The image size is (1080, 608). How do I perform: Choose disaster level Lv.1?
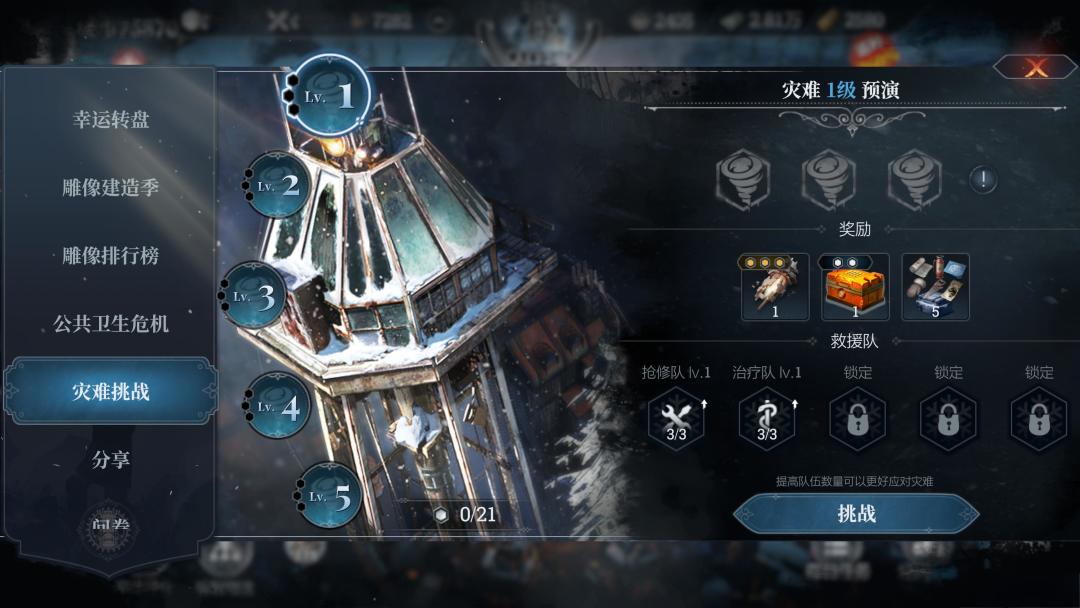pyautogui.click(x=332, y=95)
